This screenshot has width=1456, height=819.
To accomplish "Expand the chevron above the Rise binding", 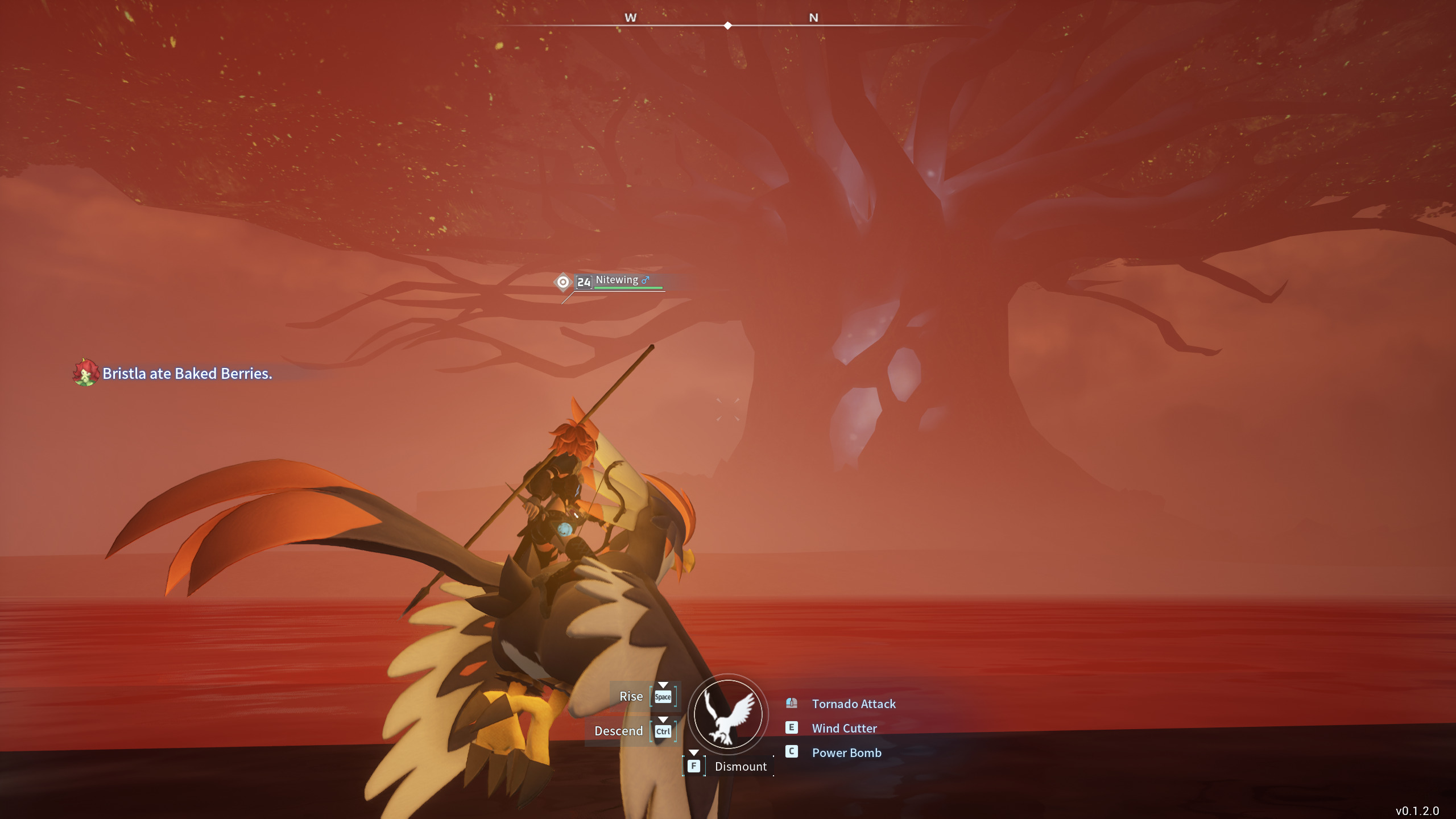I will click(663, 686).
